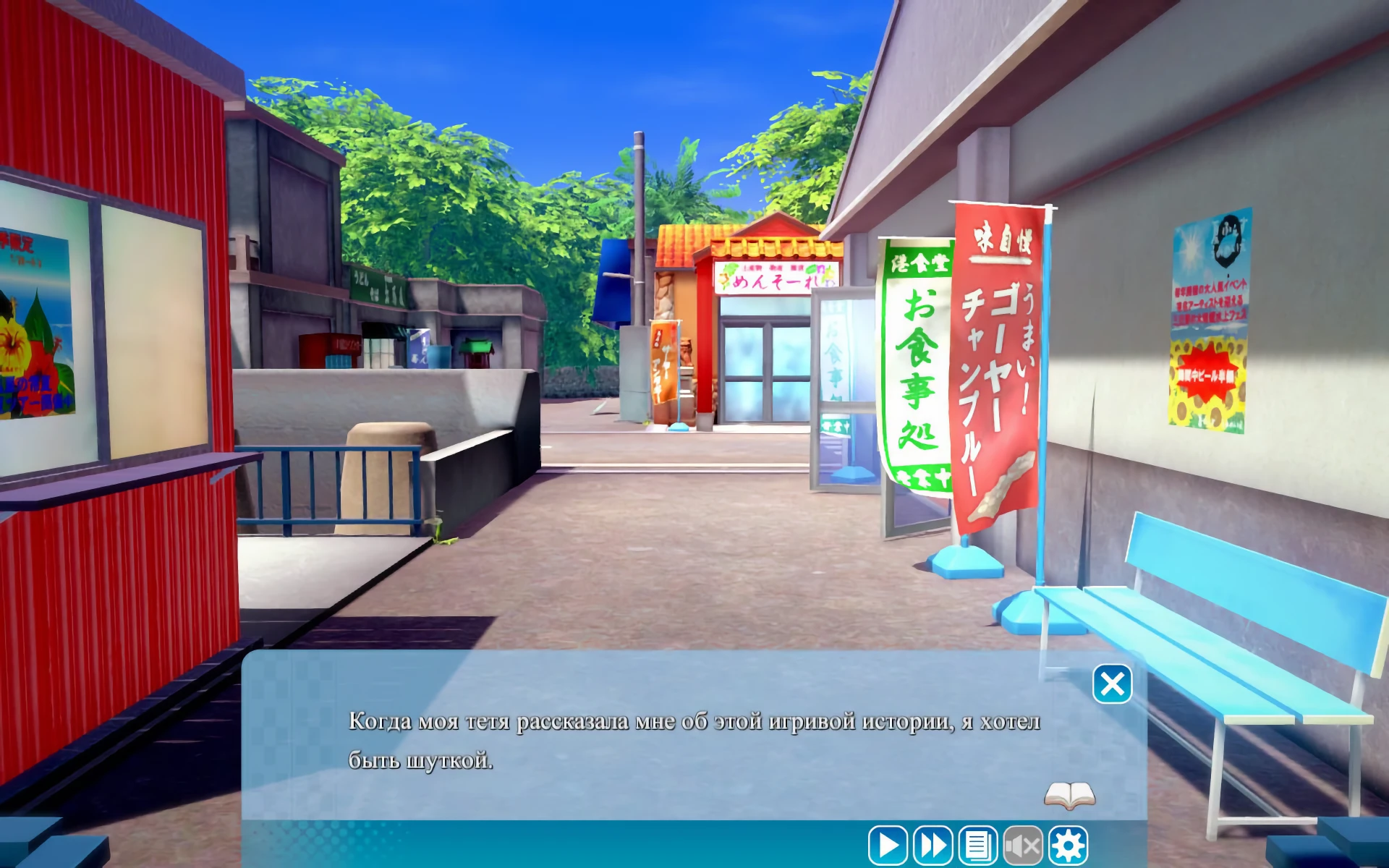Open settings with the gear icon
This screenshot has width=1389, height=868.
tap(1069, 845)
